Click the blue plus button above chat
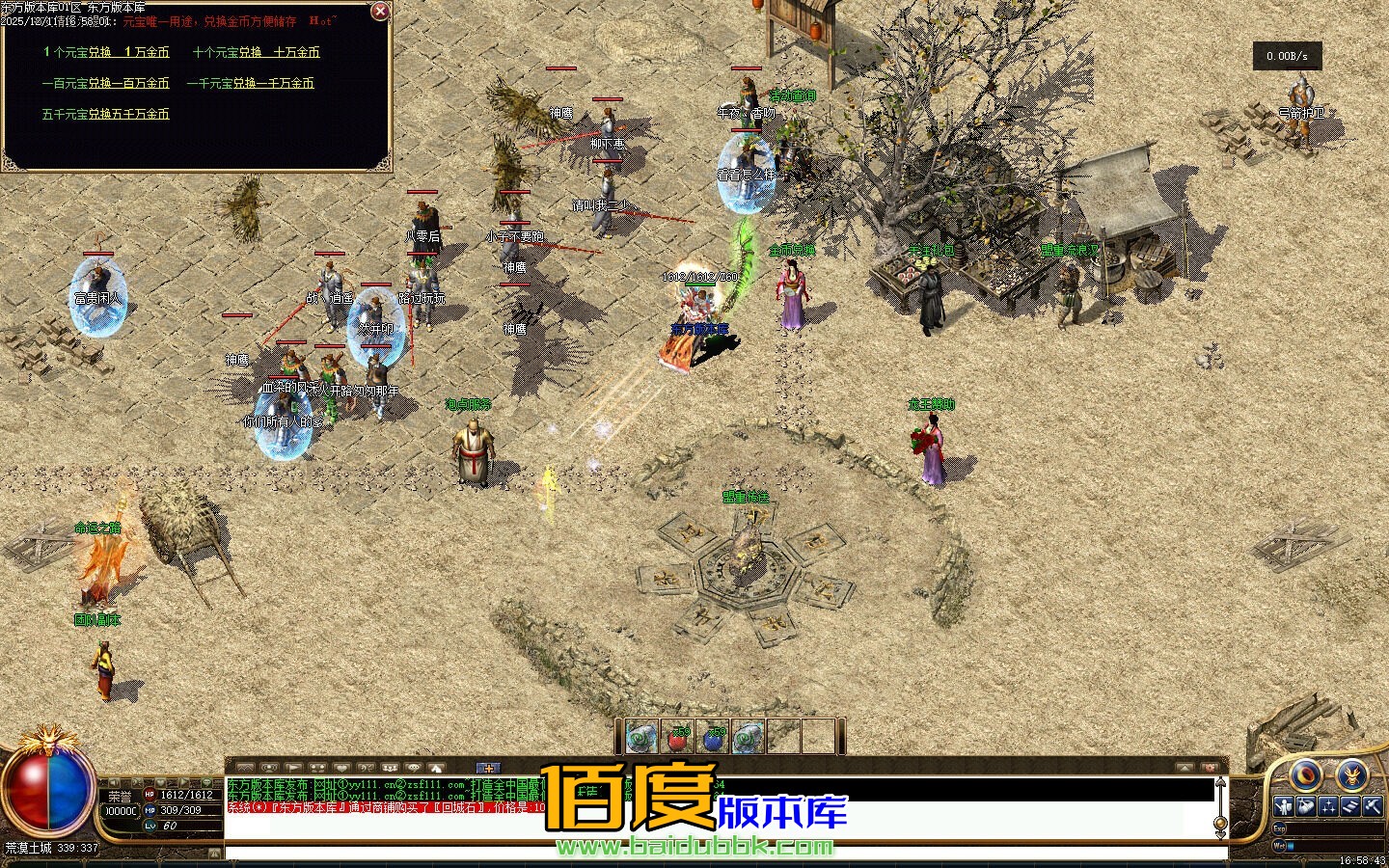Screen dimensions: 1389x868 tap(489, 768)
